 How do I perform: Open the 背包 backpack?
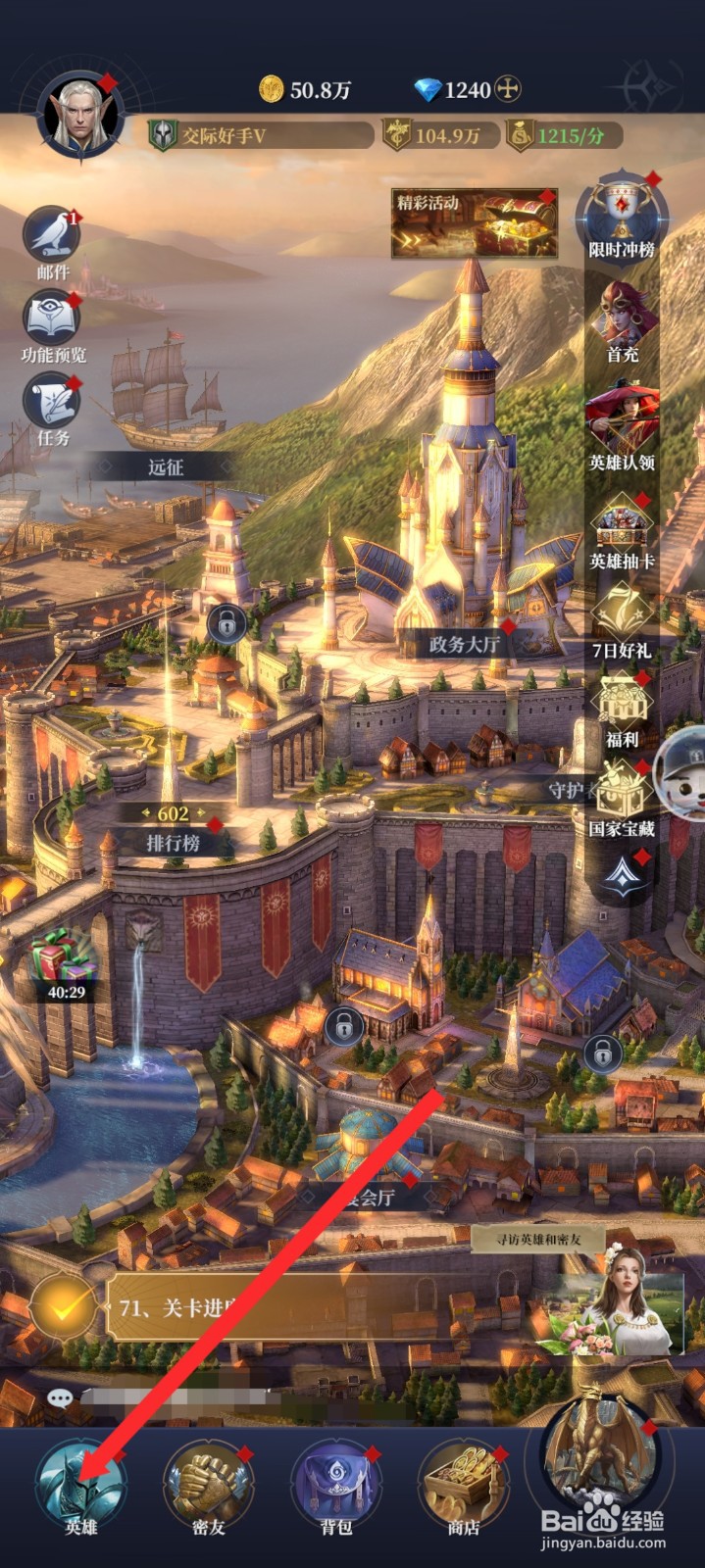[x=335, y=1484]
